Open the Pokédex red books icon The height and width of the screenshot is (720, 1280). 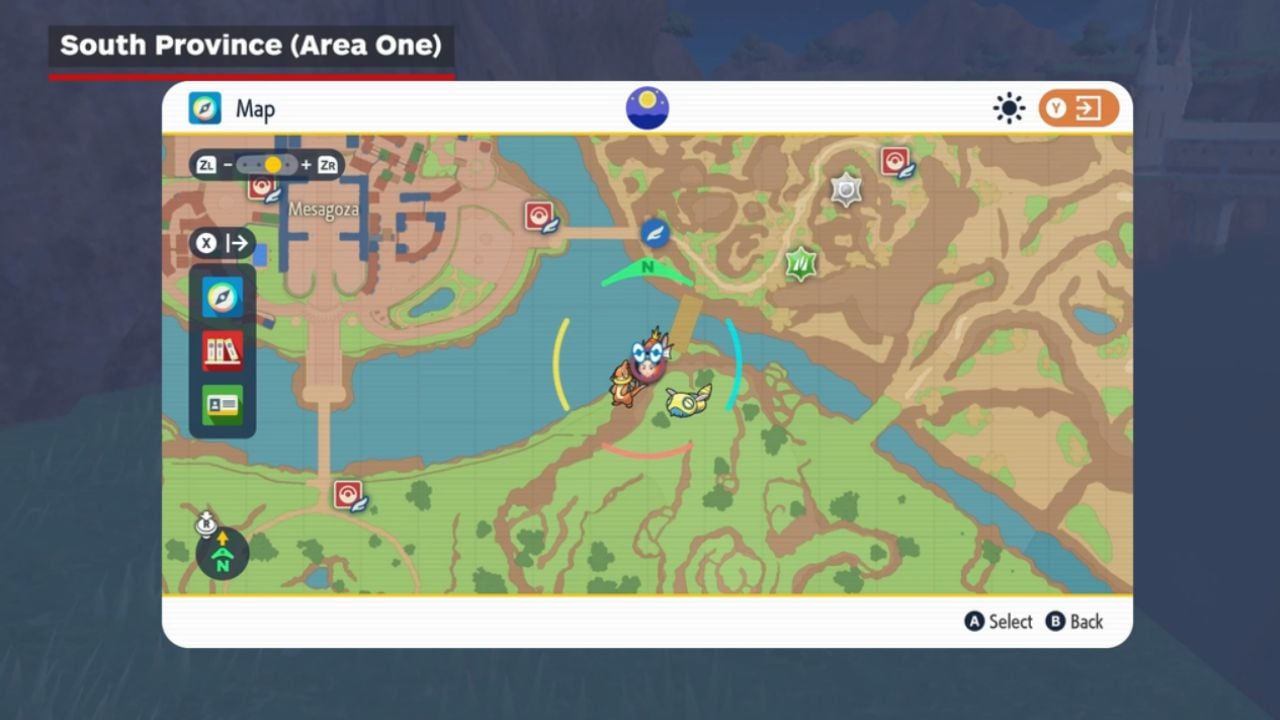pyautogui.click(x=222, y=351)
